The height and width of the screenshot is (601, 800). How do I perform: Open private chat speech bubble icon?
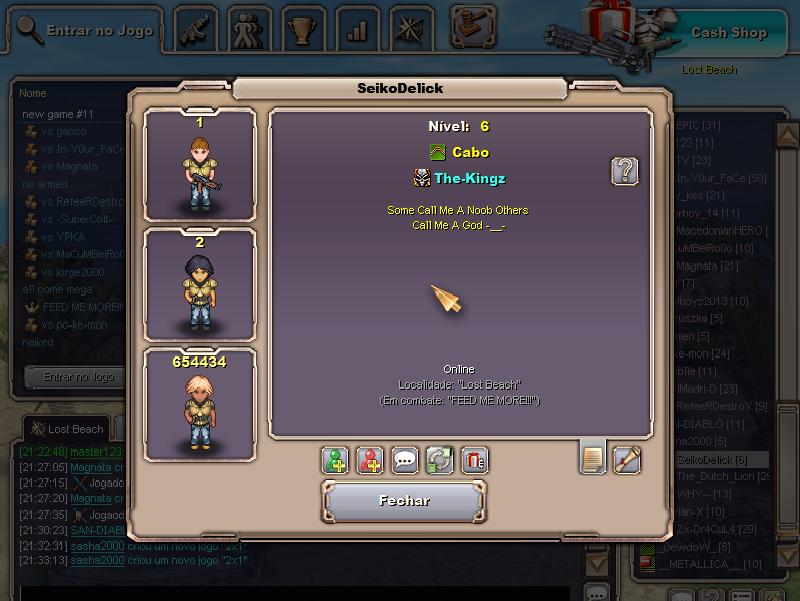click(x=405, y=460)
